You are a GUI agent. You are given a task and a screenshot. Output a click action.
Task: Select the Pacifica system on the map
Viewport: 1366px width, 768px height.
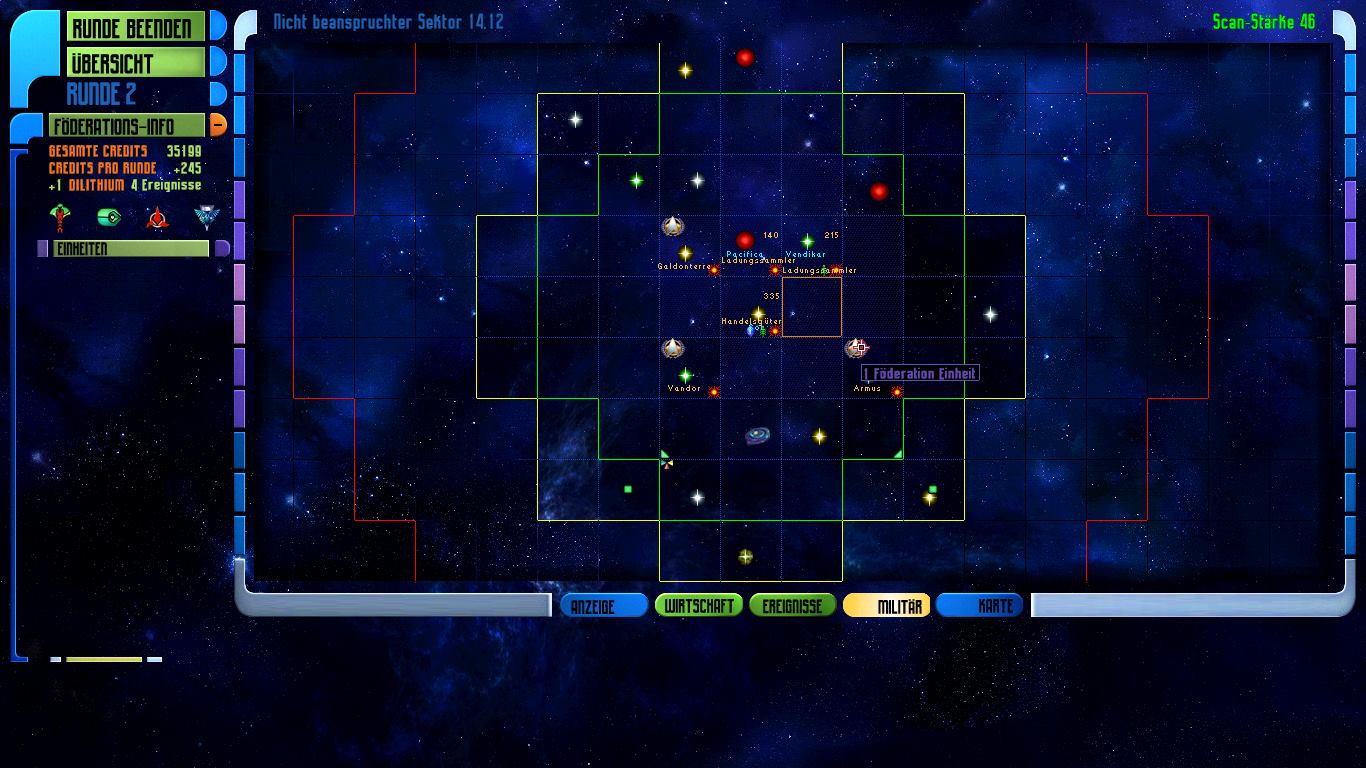(744, 241)
